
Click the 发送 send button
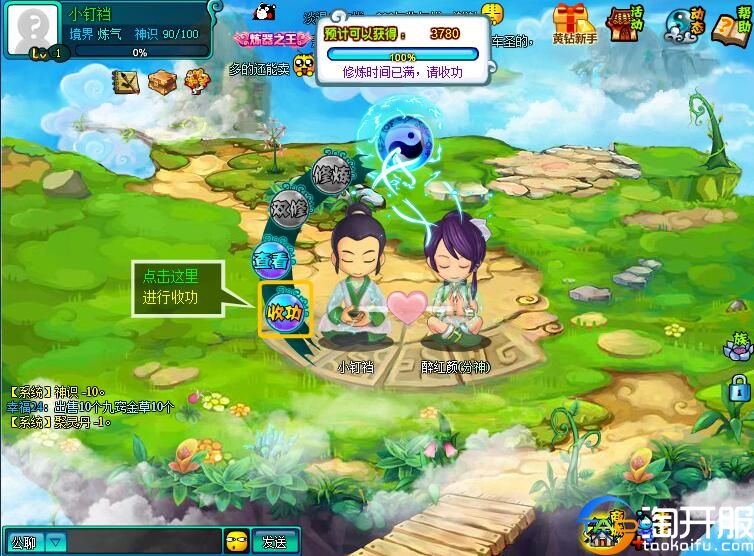pos(274,542)
